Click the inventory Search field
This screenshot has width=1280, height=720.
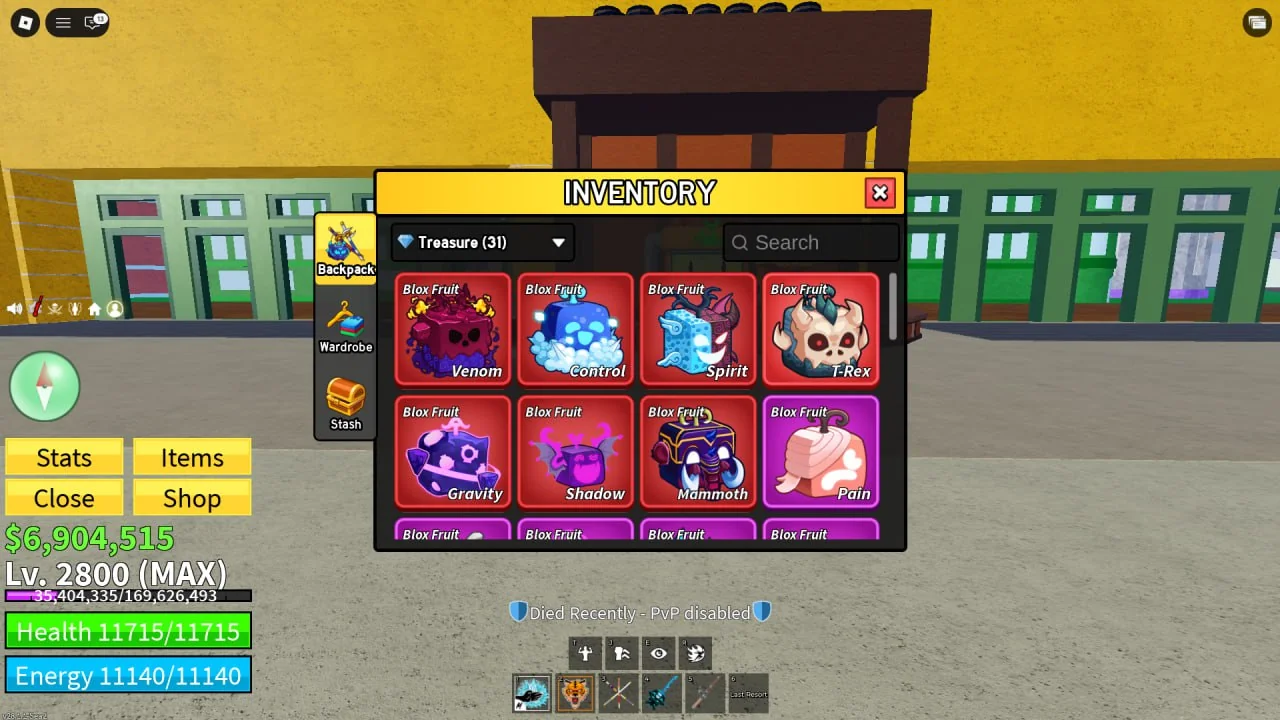(x=811, y=242)
